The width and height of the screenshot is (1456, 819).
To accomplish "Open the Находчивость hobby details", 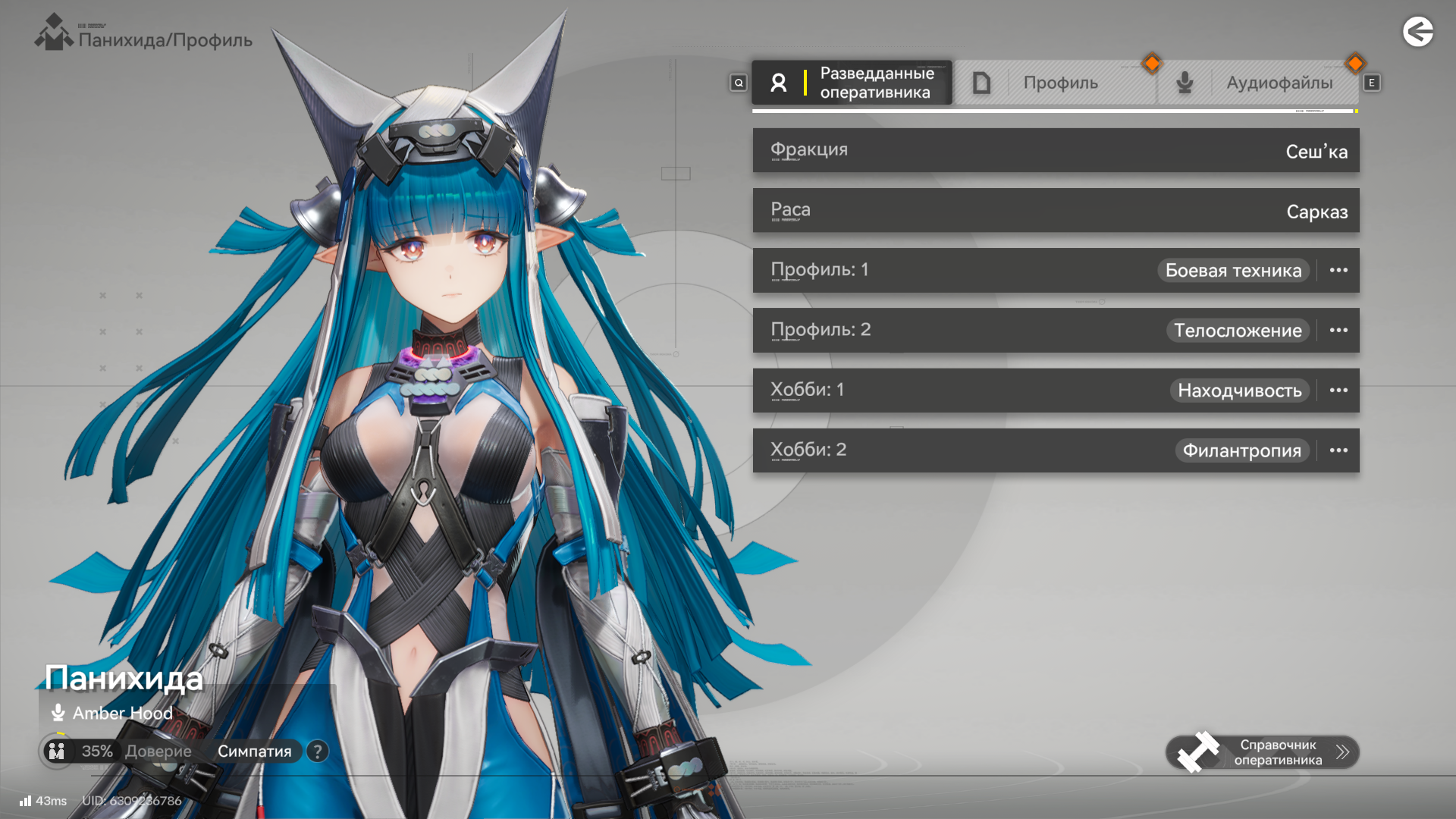I will 1338,391.
